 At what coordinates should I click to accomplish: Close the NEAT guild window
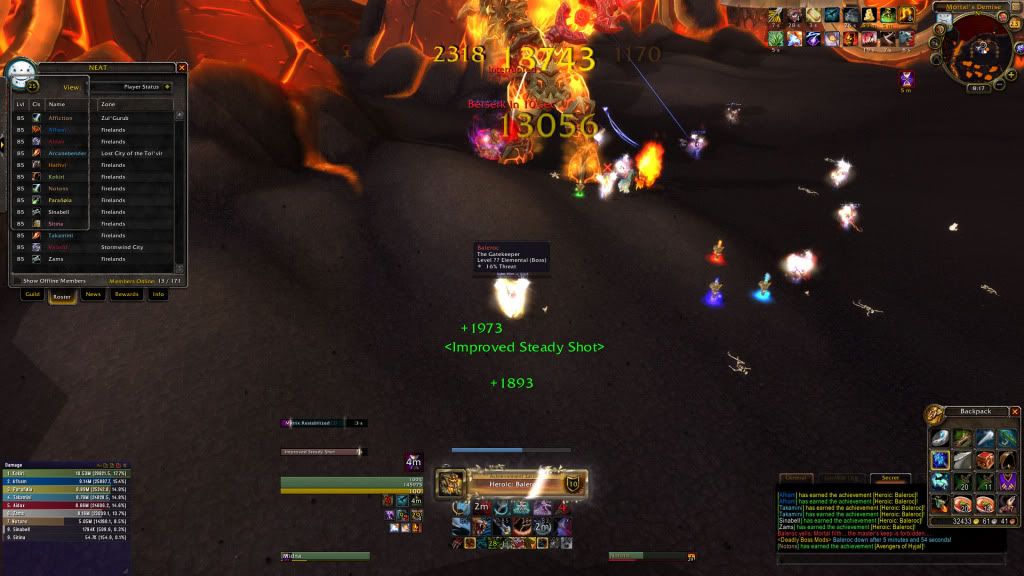(182, 68)
